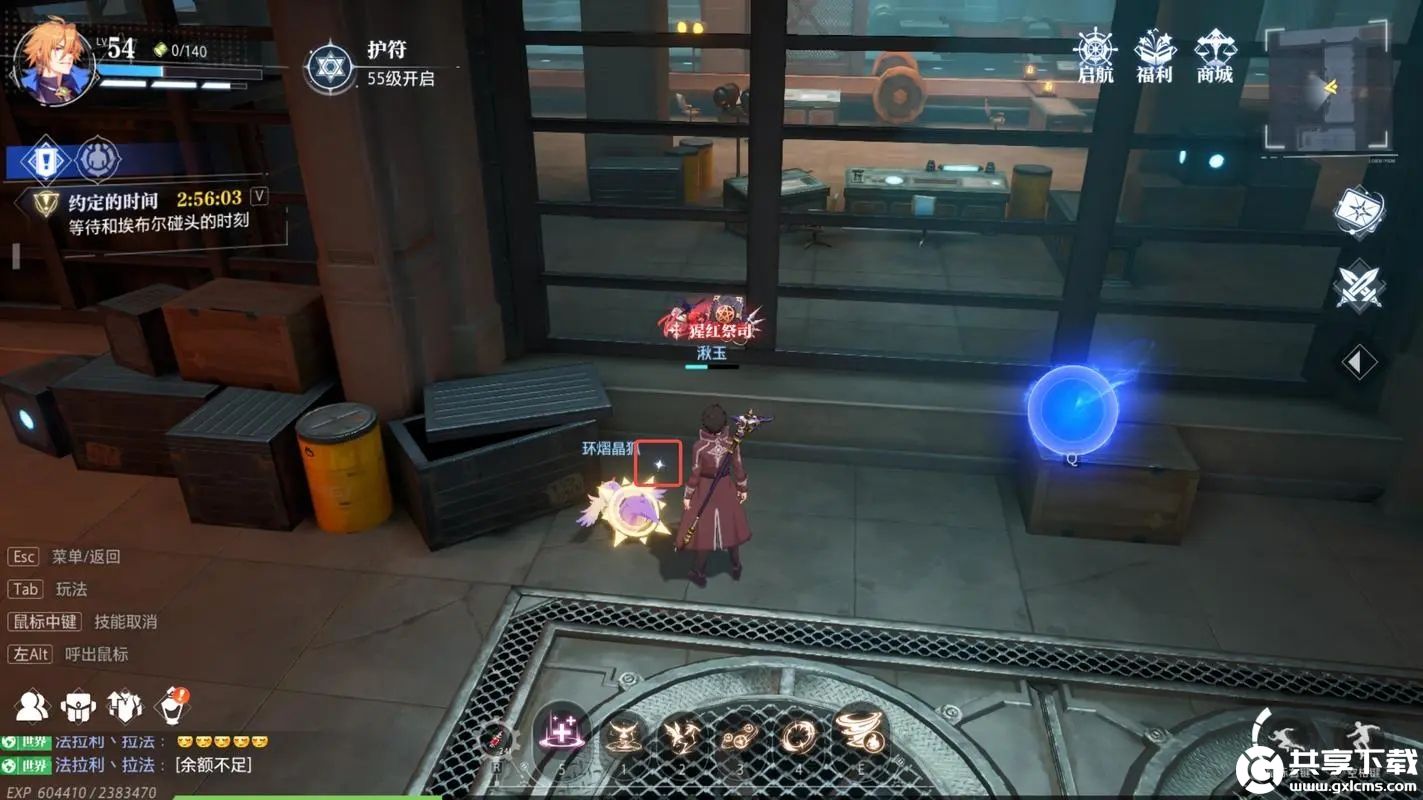Select the quest tab with exclamation mark
Screen dimensions: 1423x800
[x=44, y=159]
